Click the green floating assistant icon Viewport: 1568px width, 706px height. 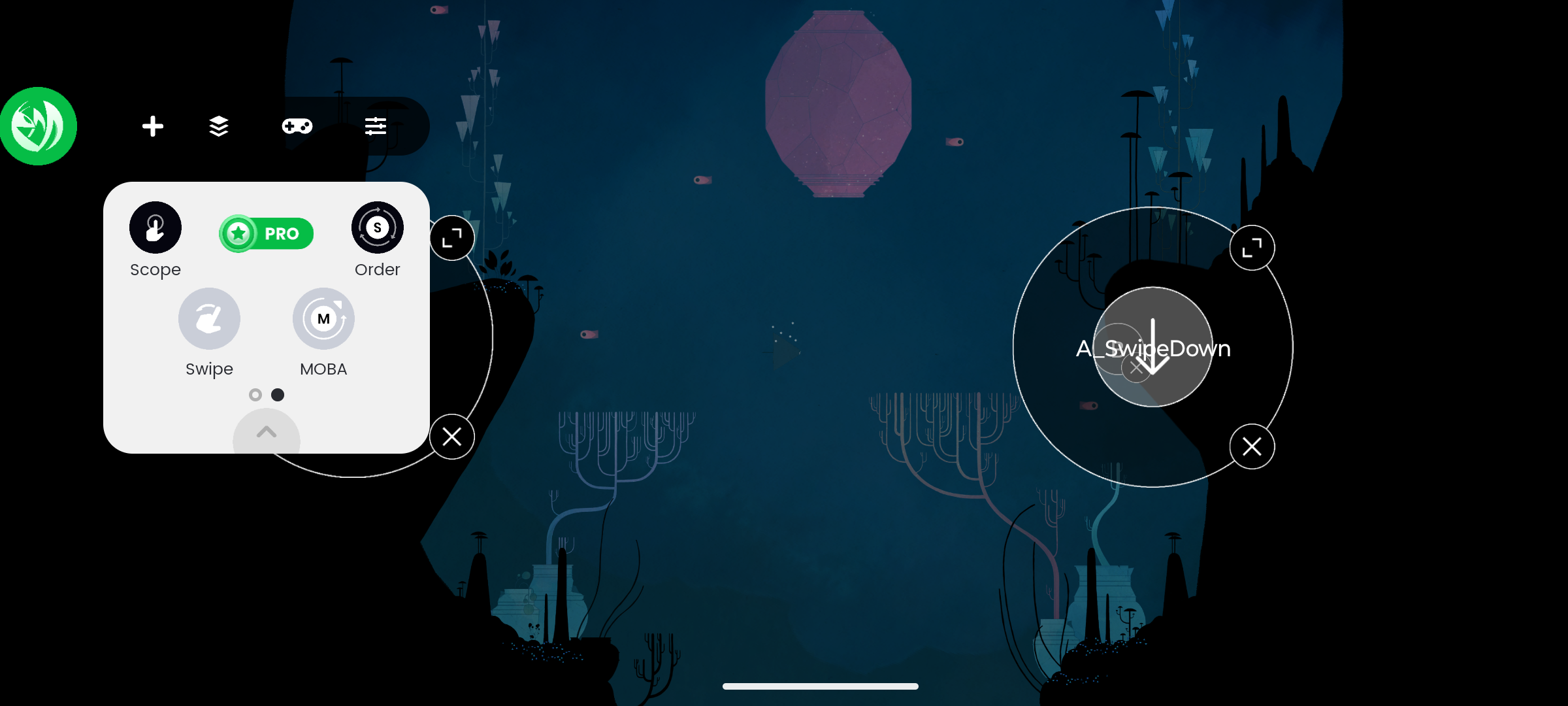coord(39,125)
